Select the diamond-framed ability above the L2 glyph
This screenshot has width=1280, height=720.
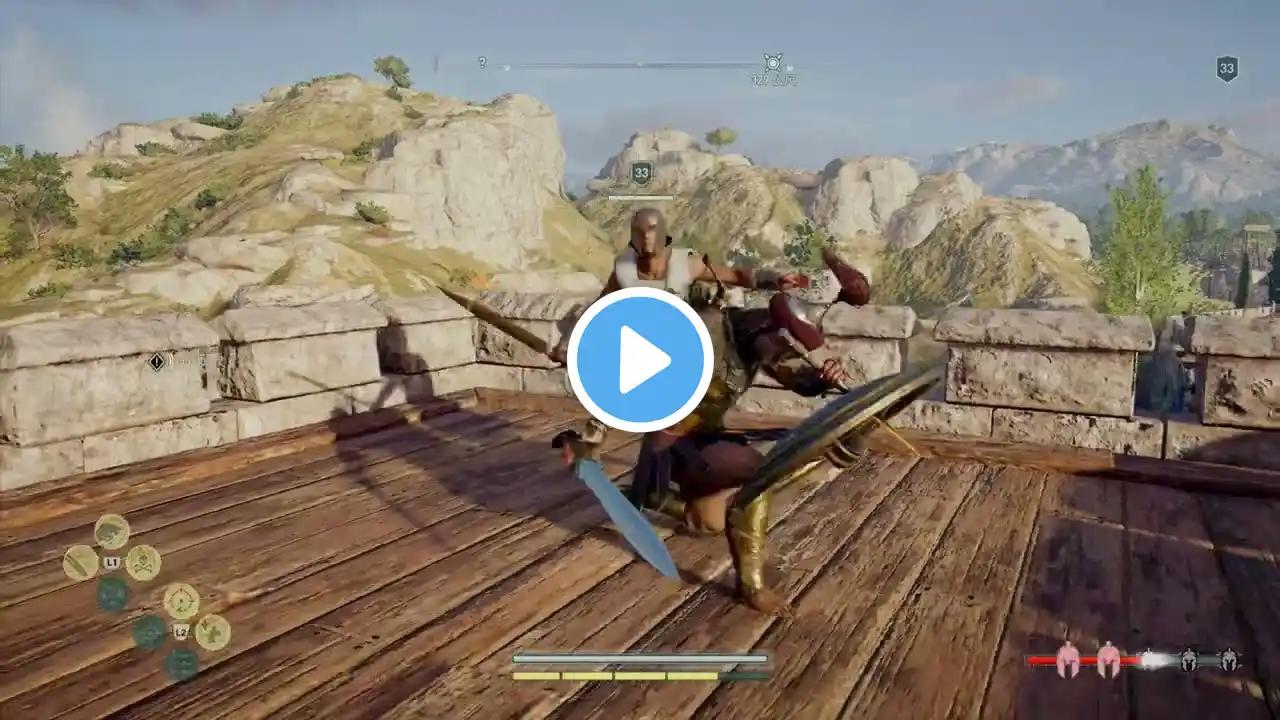[x=181, y=601]
